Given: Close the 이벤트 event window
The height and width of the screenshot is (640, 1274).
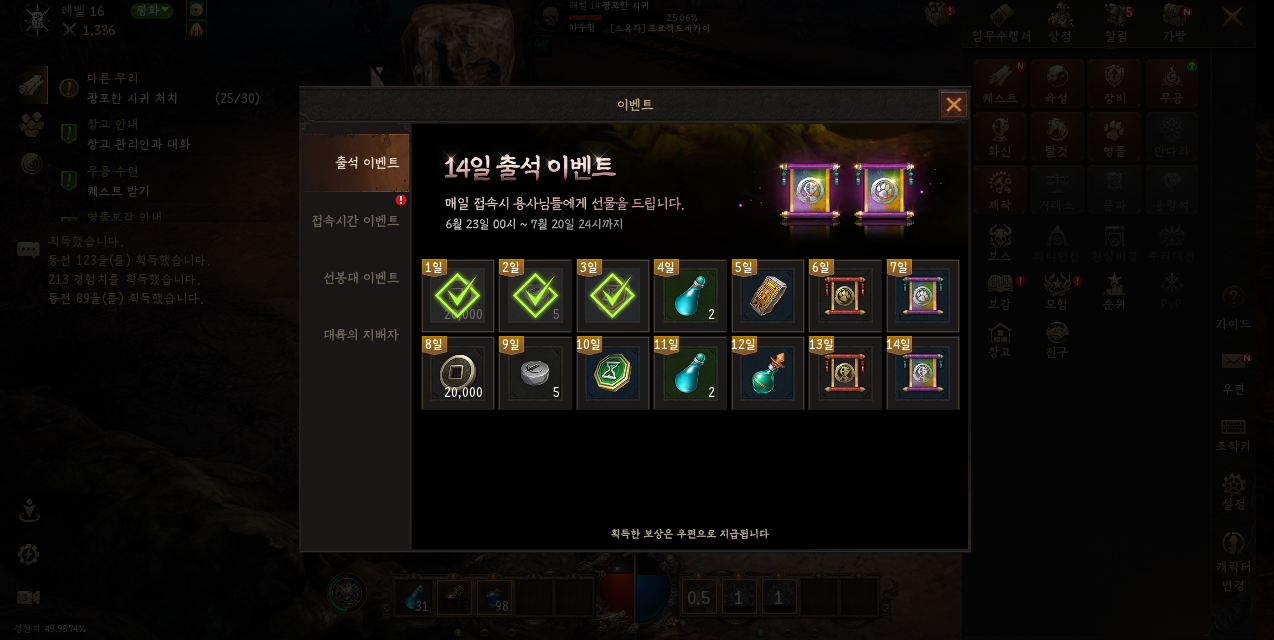Looking at the screenshot, I should (x=953, y=105).
